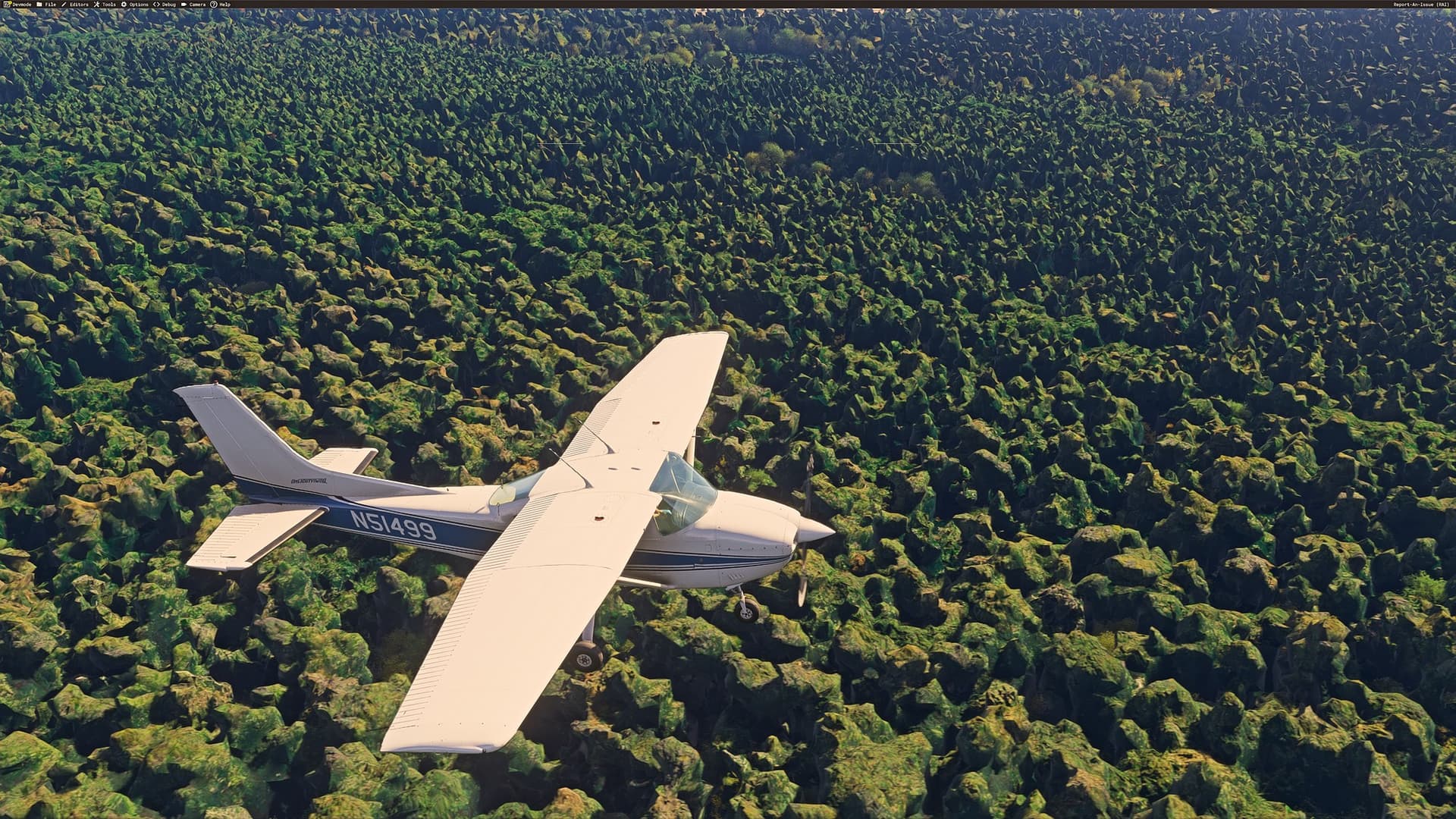
Task: Select the Tools menu
Action: point(108,4)
